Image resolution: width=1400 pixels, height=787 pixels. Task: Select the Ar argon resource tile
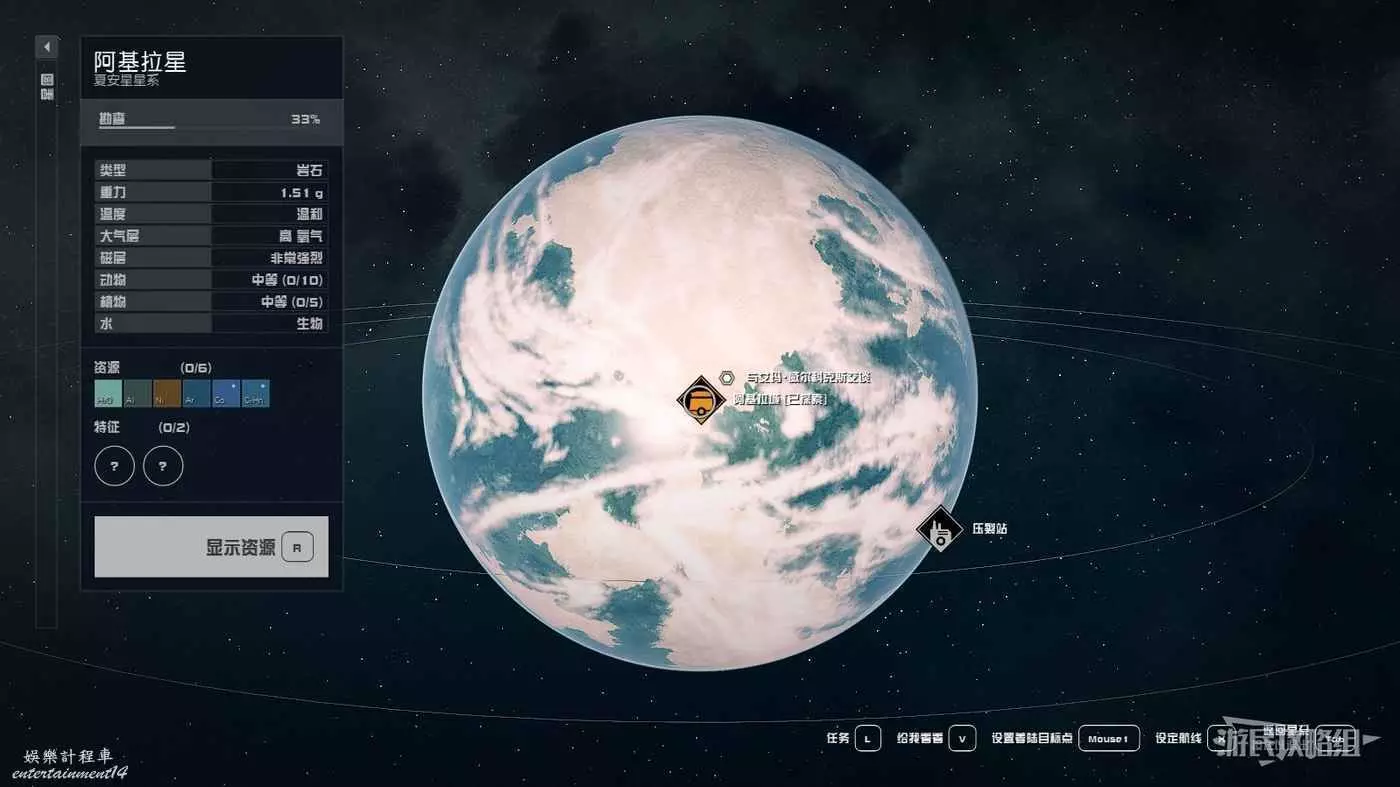point(196,393)
